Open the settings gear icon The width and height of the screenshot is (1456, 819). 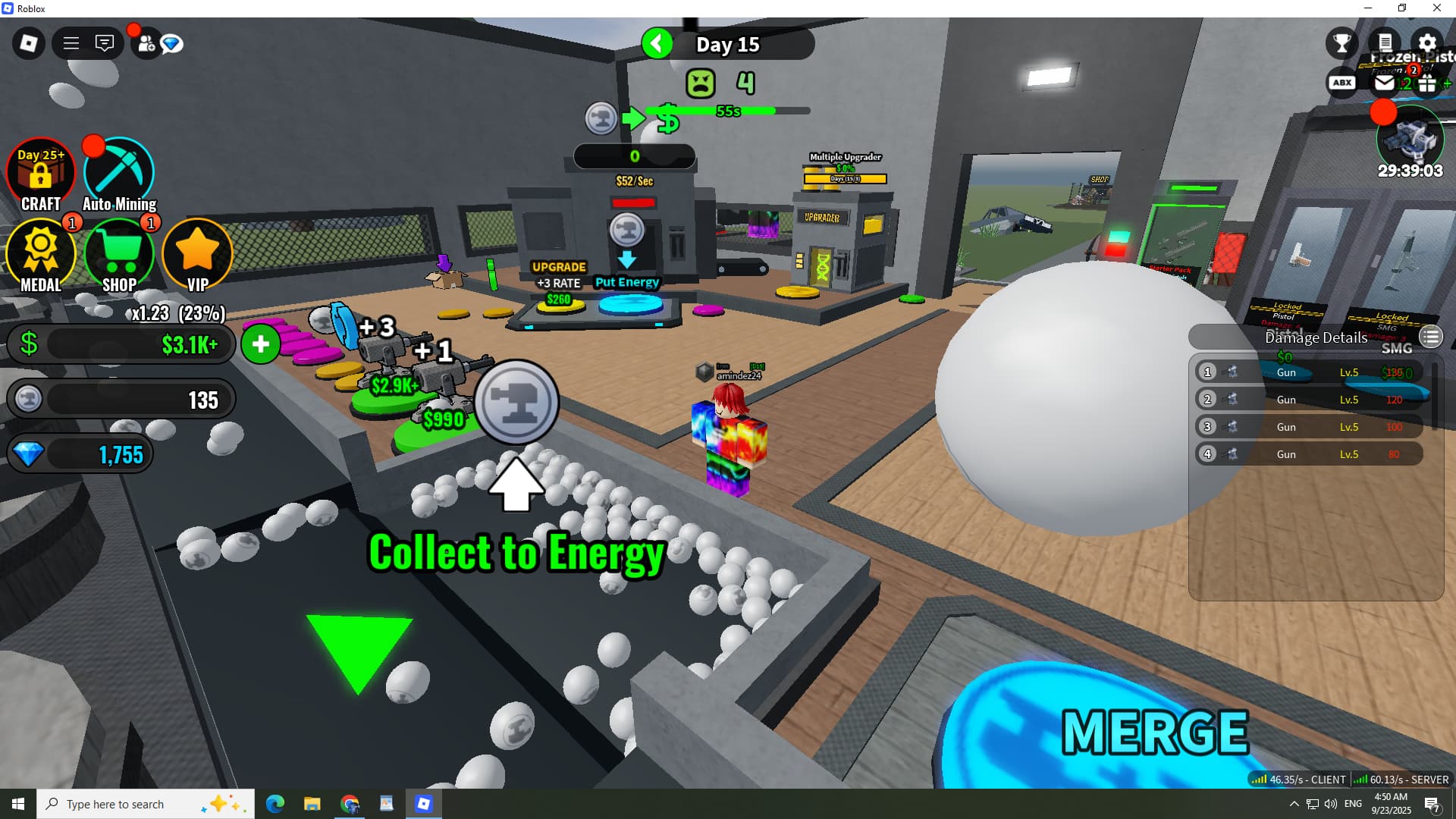[1427, 43]
